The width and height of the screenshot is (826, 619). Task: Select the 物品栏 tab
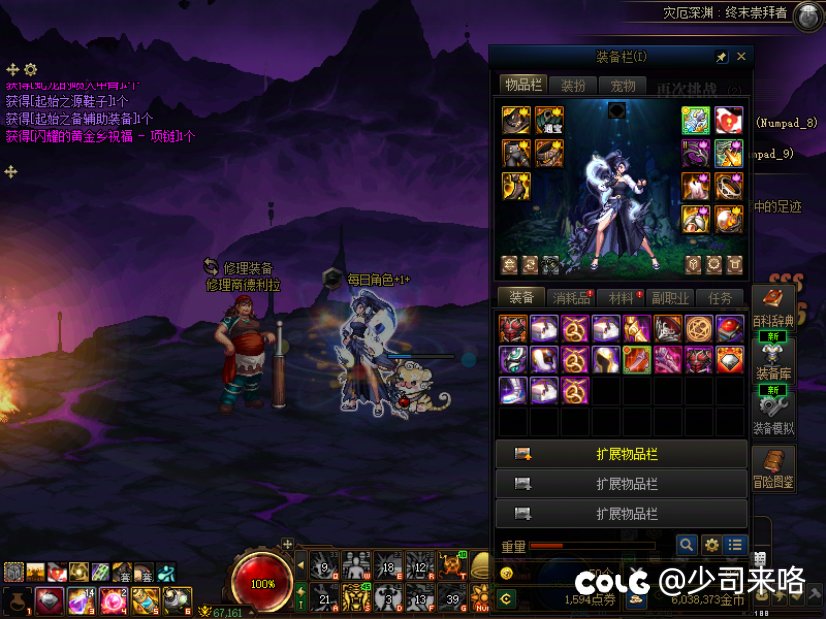pyautogui.click(x=523, y=85)
